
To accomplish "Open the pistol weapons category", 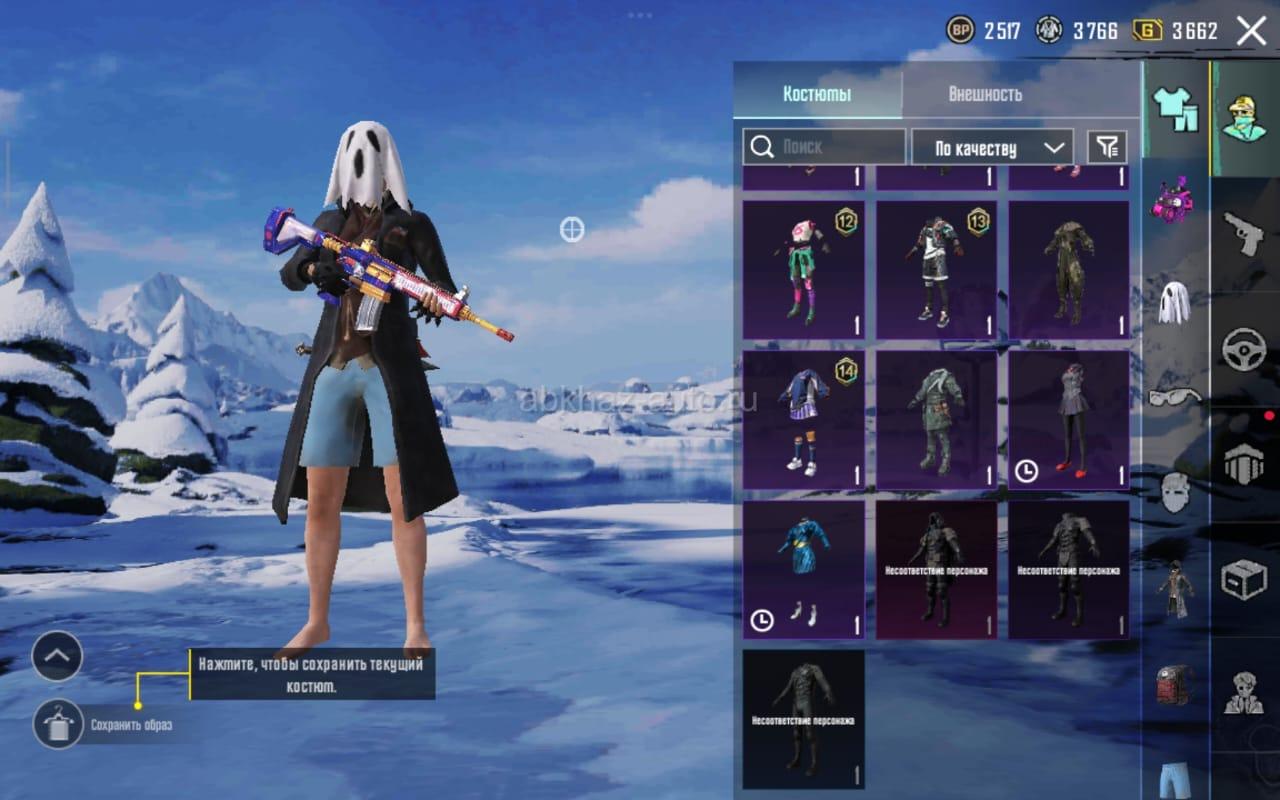I will point(1244,233).
